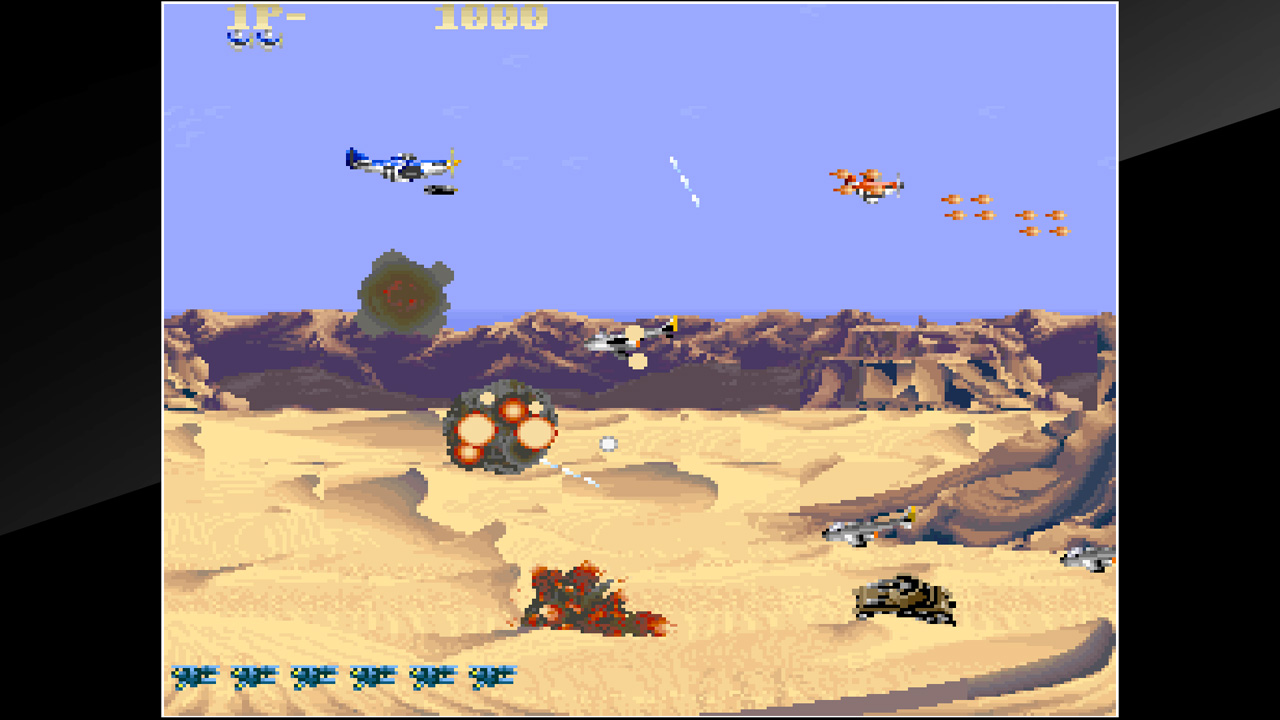This screenshot has width=1280, height=720.
Task: Click the blue P-51 player plane
Action: point(400,165)
